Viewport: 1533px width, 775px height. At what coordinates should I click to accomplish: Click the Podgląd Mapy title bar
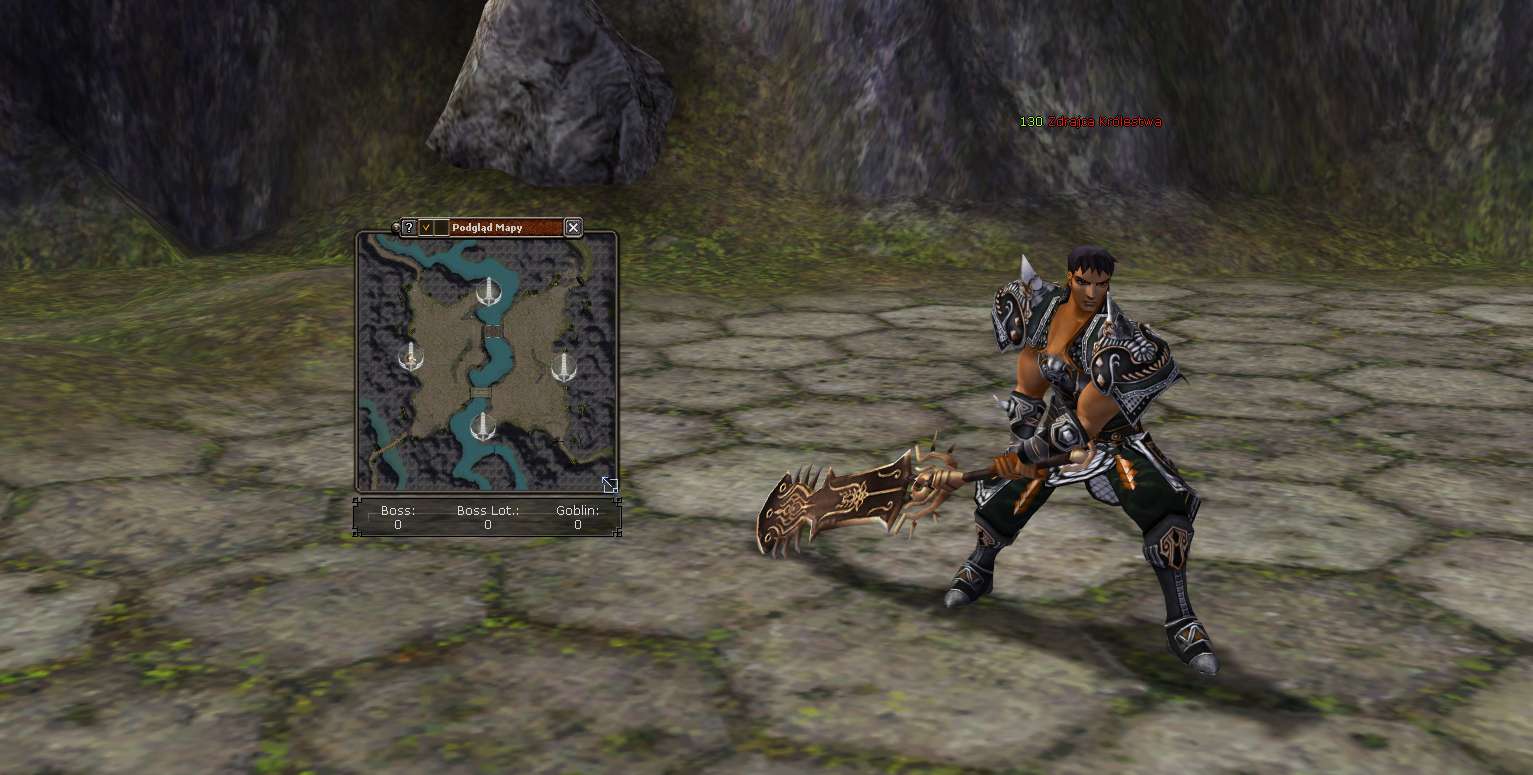506,227
